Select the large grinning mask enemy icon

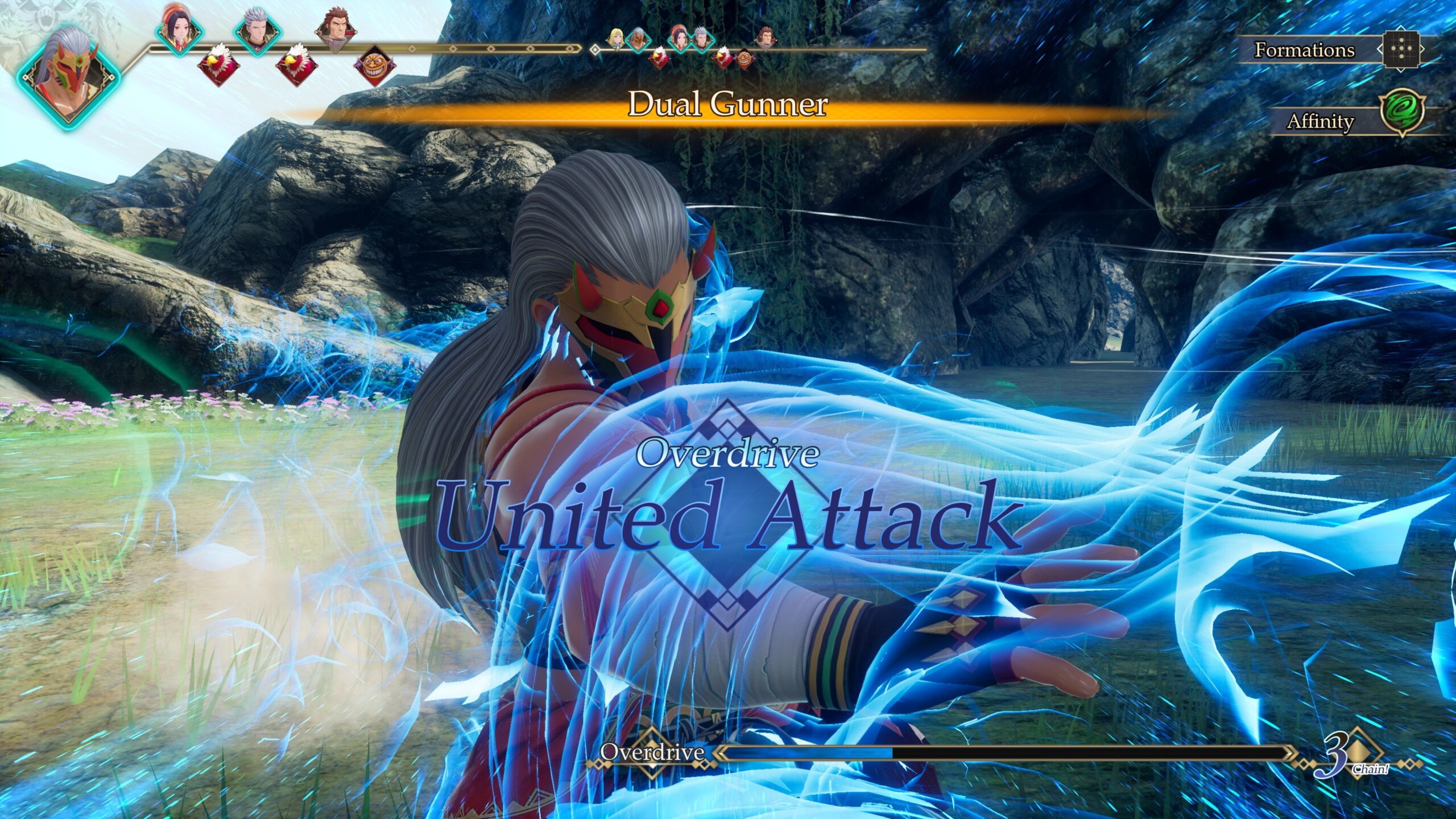[374, 65]
